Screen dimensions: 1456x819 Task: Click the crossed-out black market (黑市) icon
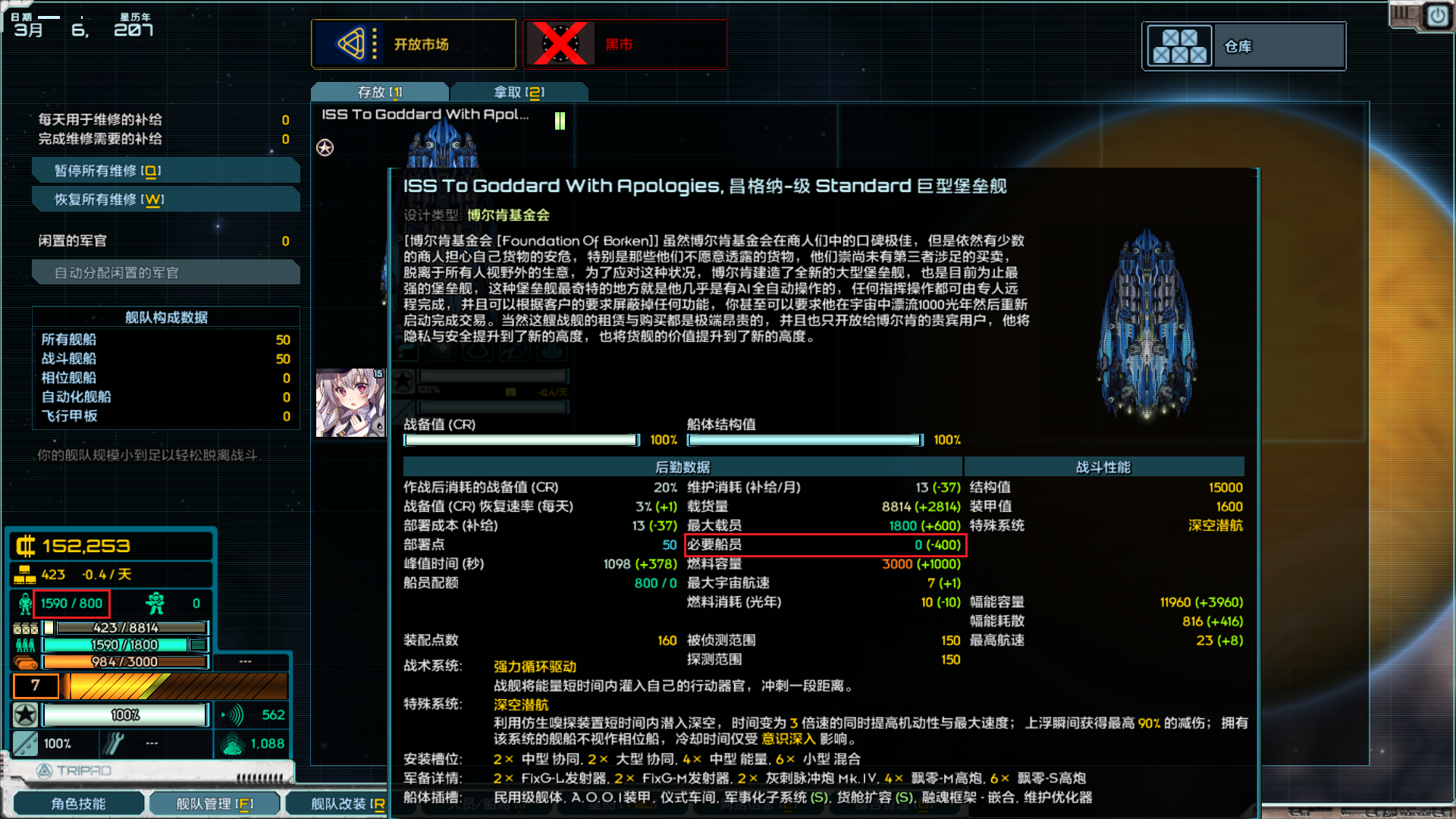561,44
